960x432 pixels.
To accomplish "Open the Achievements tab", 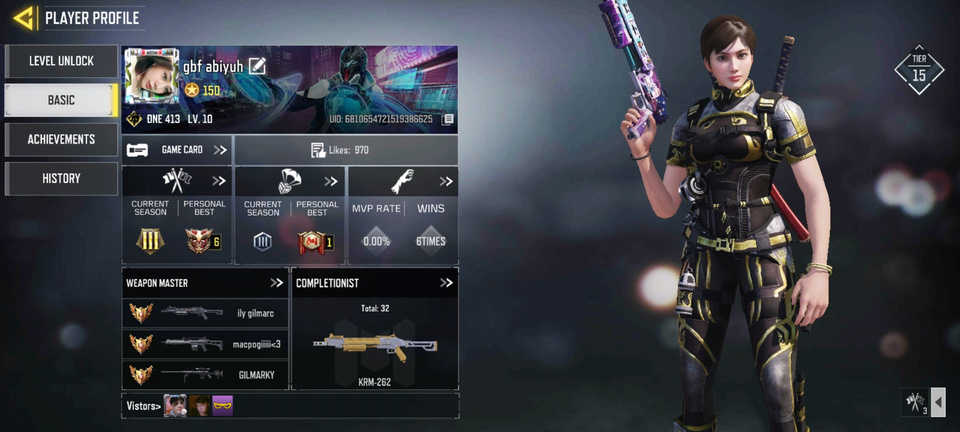I will coord(61,139).
